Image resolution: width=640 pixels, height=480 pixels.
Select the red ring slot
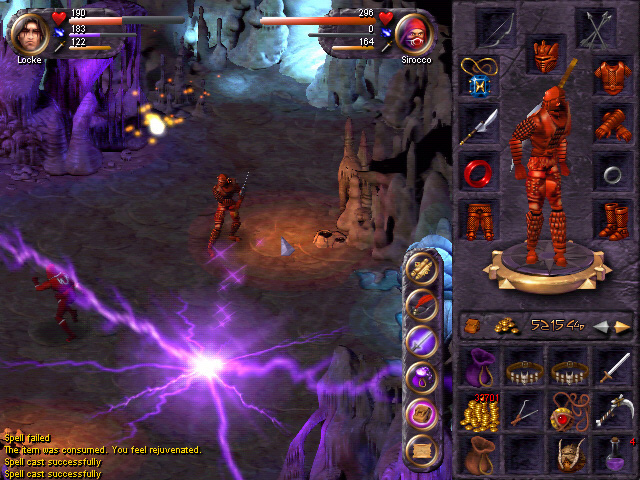click(x=479, y=171)
